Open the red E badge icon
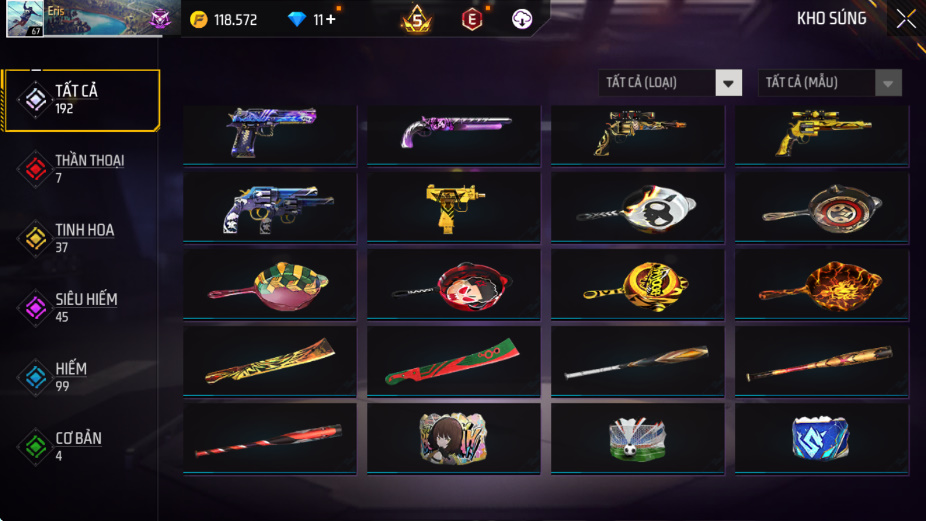The height and width of the screenshot is (521, 926). pos(471,19)
